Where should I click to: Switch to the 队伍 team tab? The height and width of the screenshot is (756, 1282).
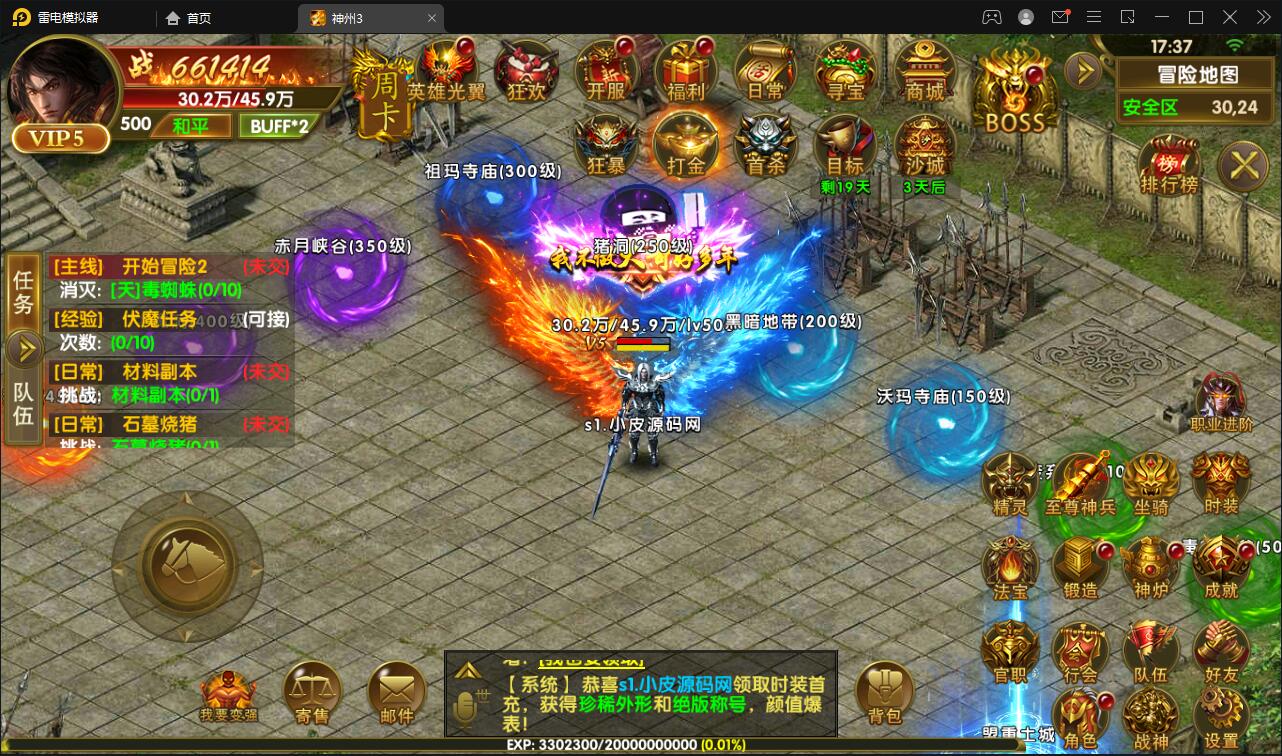pyautogui.click(x=23, y=399)
